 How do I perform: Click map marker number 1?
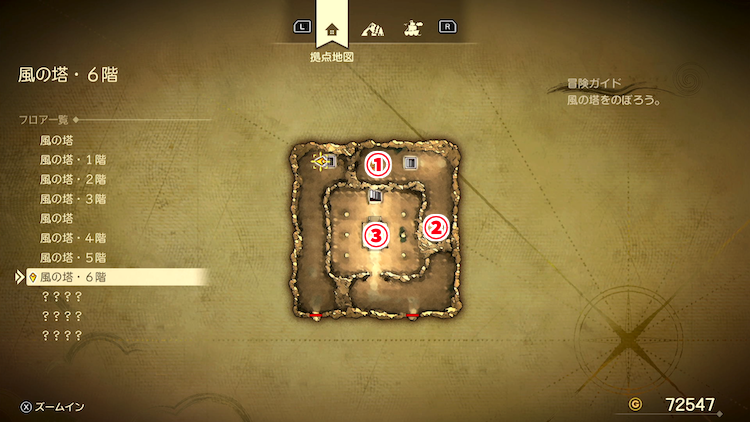(377, 163)
